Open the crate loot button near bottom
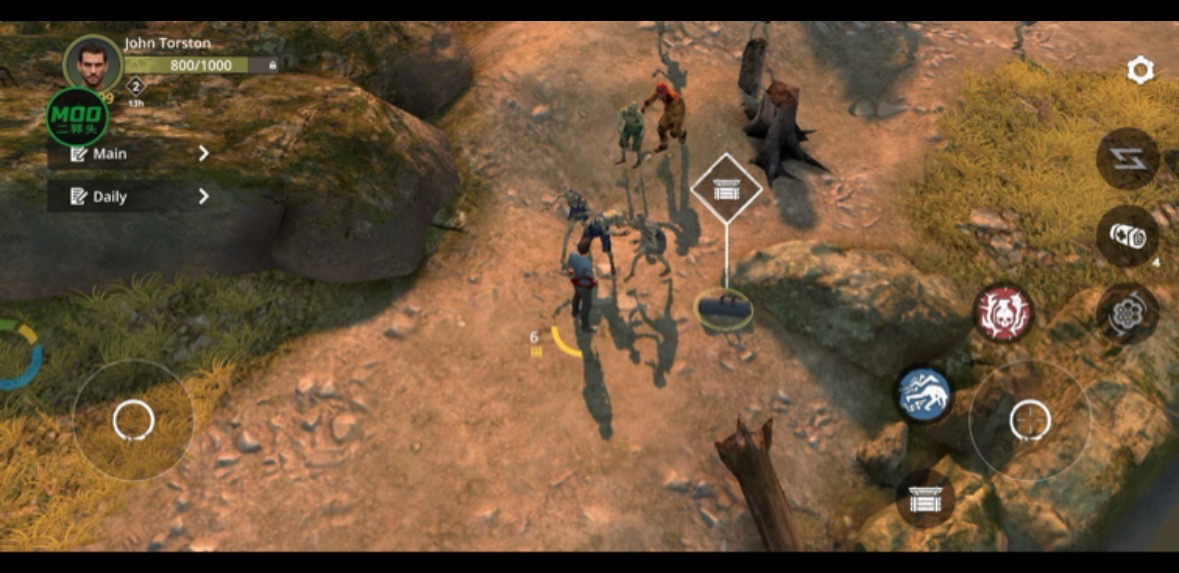1179x573 pixels. pyautogui.click(x=924, y=497)
